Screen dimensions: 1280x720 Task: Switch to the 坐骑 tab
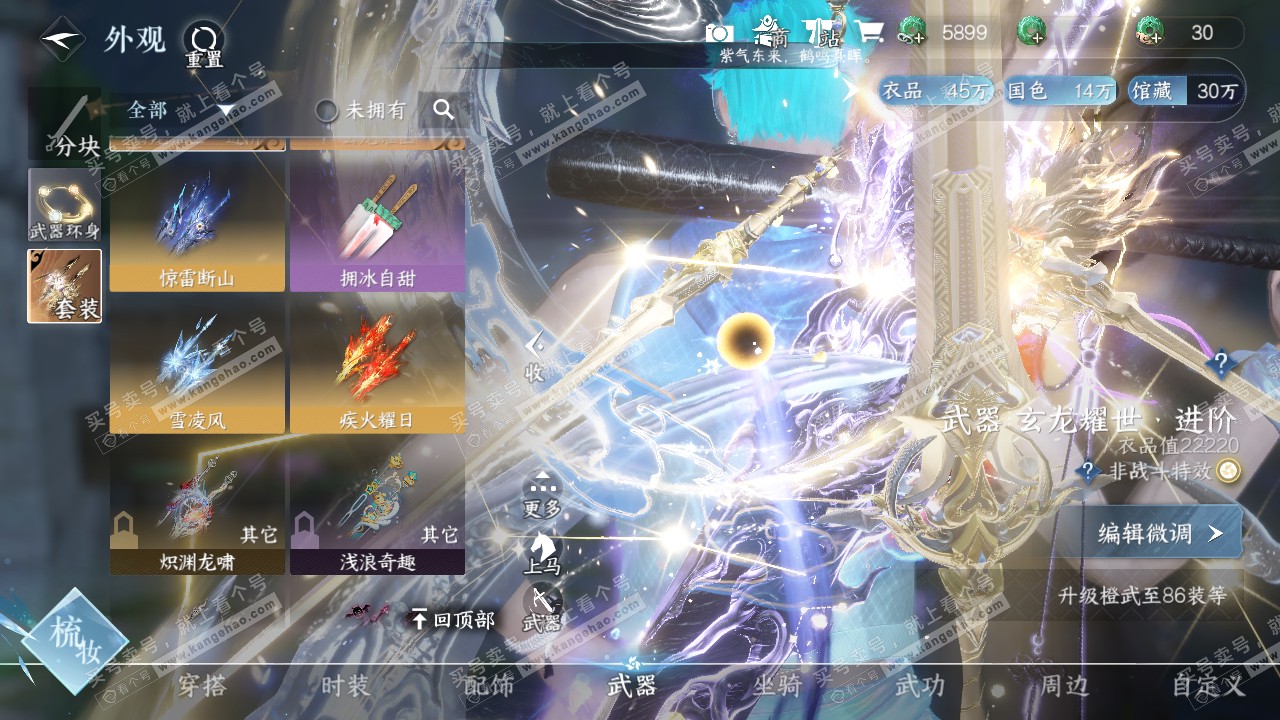tap(777, 686)
